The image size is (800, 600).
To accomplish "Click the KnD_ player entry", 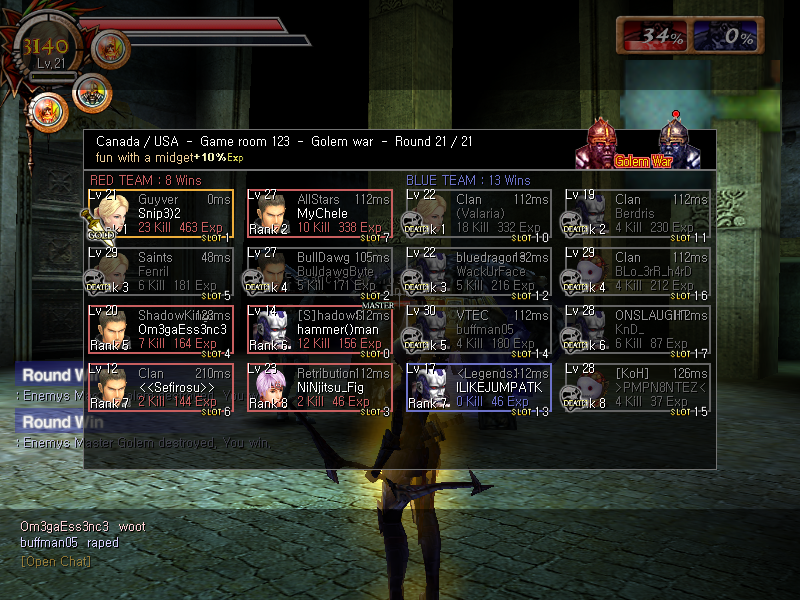I will (x=636, y=330).
